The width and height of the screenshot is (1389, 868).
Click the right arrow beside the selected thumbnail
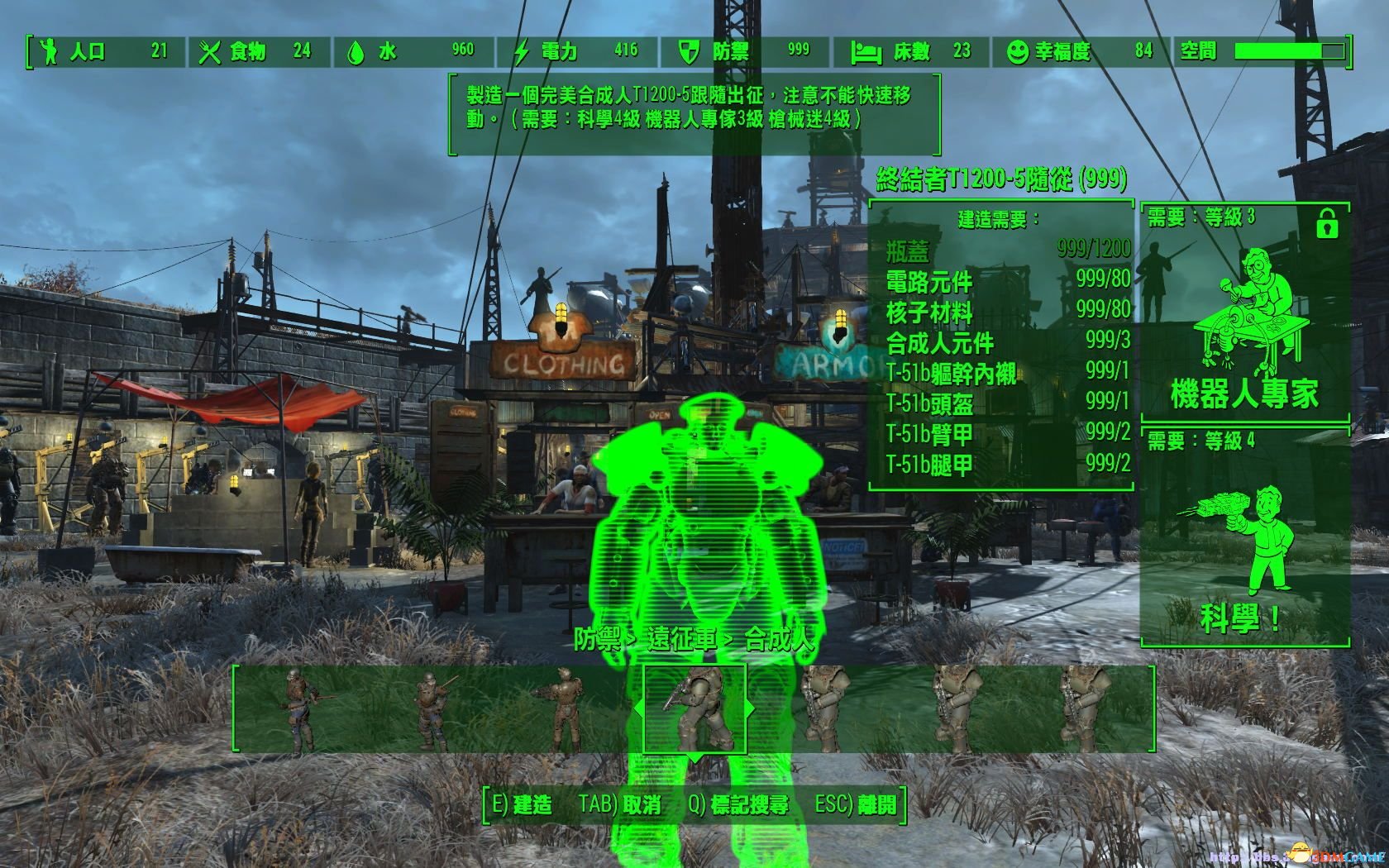point(752,708)
